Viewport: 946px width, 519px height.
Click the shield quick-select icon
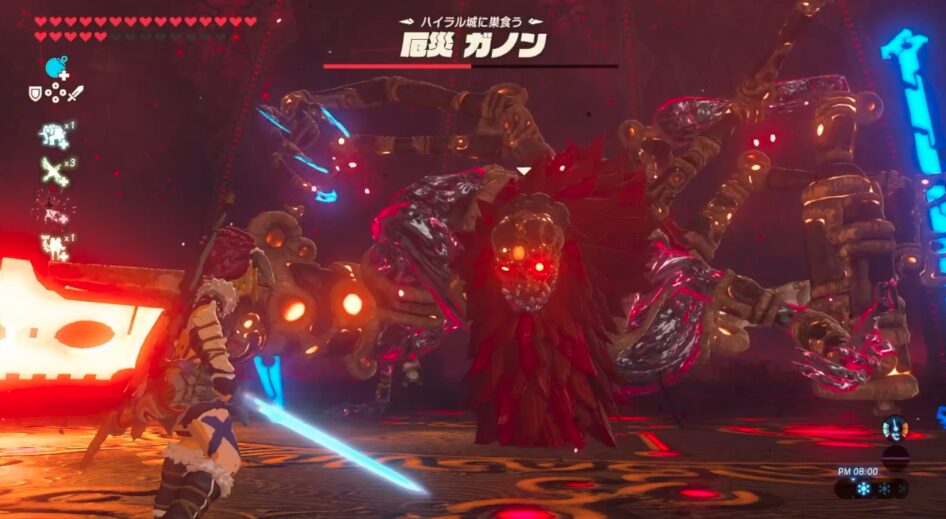tap(35, 94)
